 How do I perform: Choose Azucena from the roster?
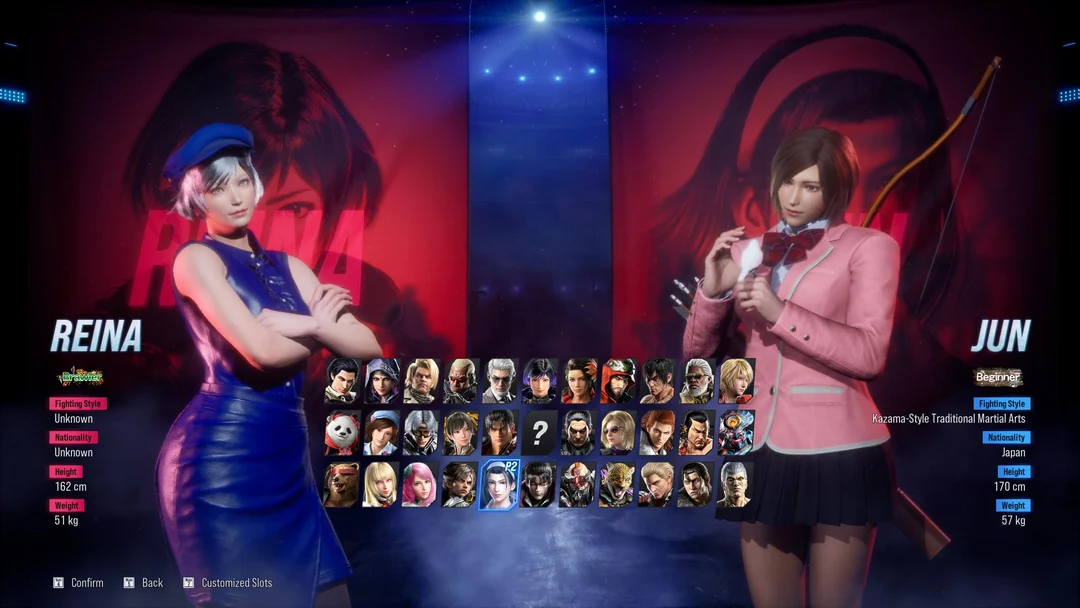tap(578, 380)
